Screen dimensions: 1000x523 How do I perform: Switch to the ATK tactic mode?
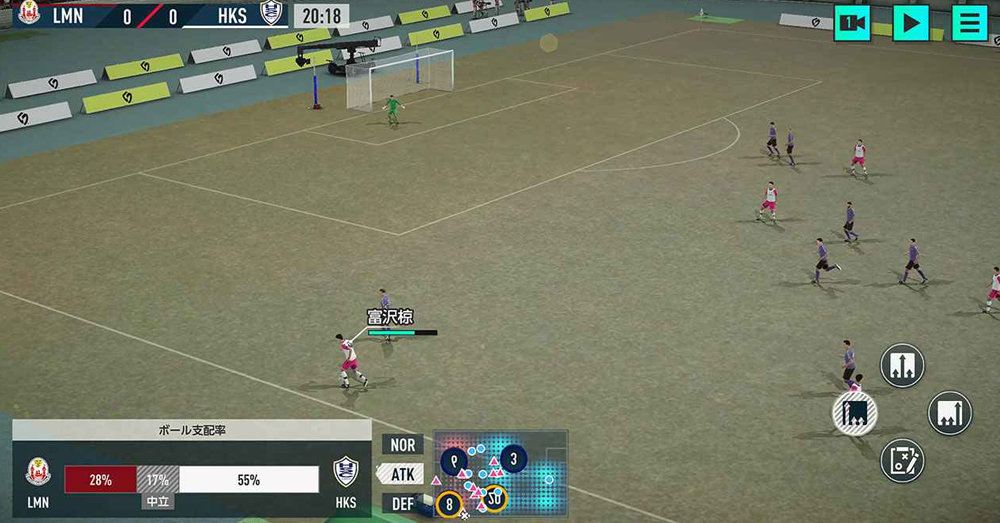coord(402,474)
